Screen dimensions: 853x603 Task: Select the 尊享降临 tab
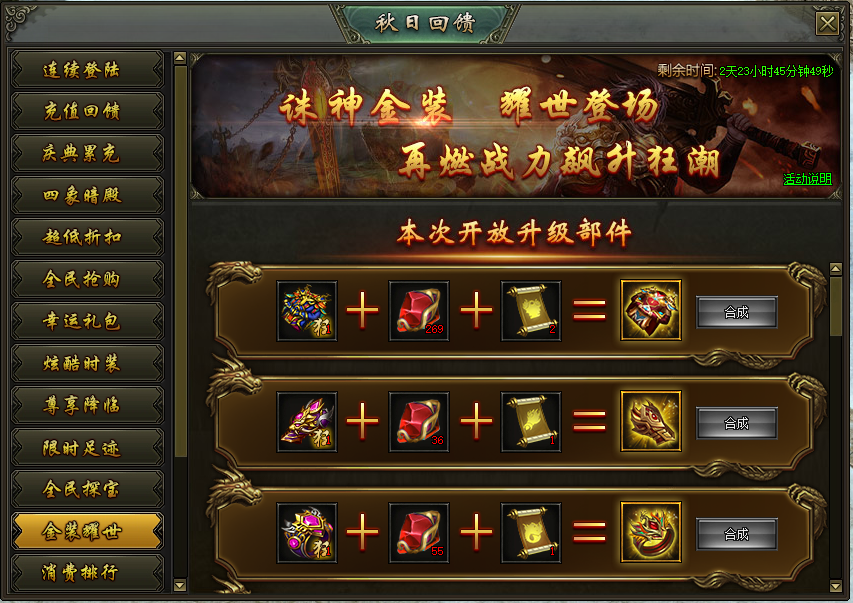pos(87,406)
